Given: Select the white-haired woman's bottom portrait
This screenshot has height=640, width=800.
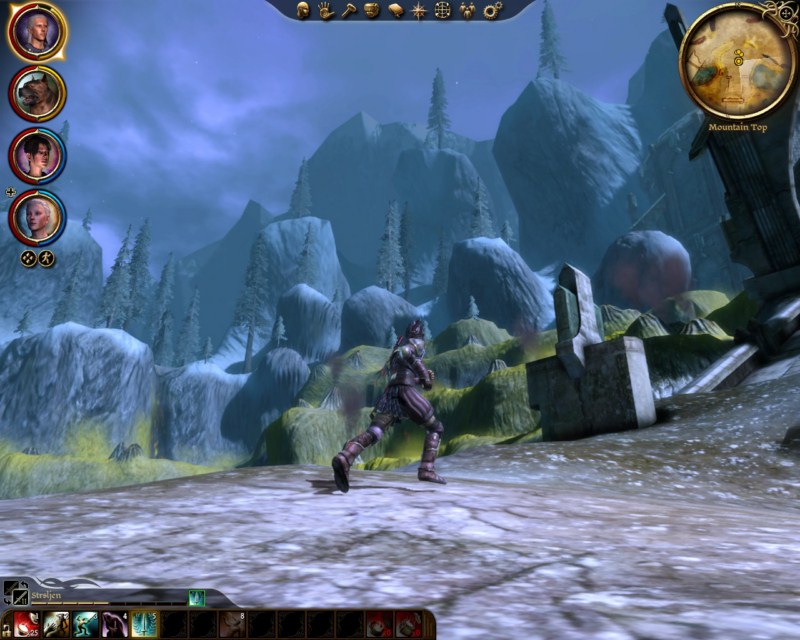Looking at the screenshot, I should point(37,216).
